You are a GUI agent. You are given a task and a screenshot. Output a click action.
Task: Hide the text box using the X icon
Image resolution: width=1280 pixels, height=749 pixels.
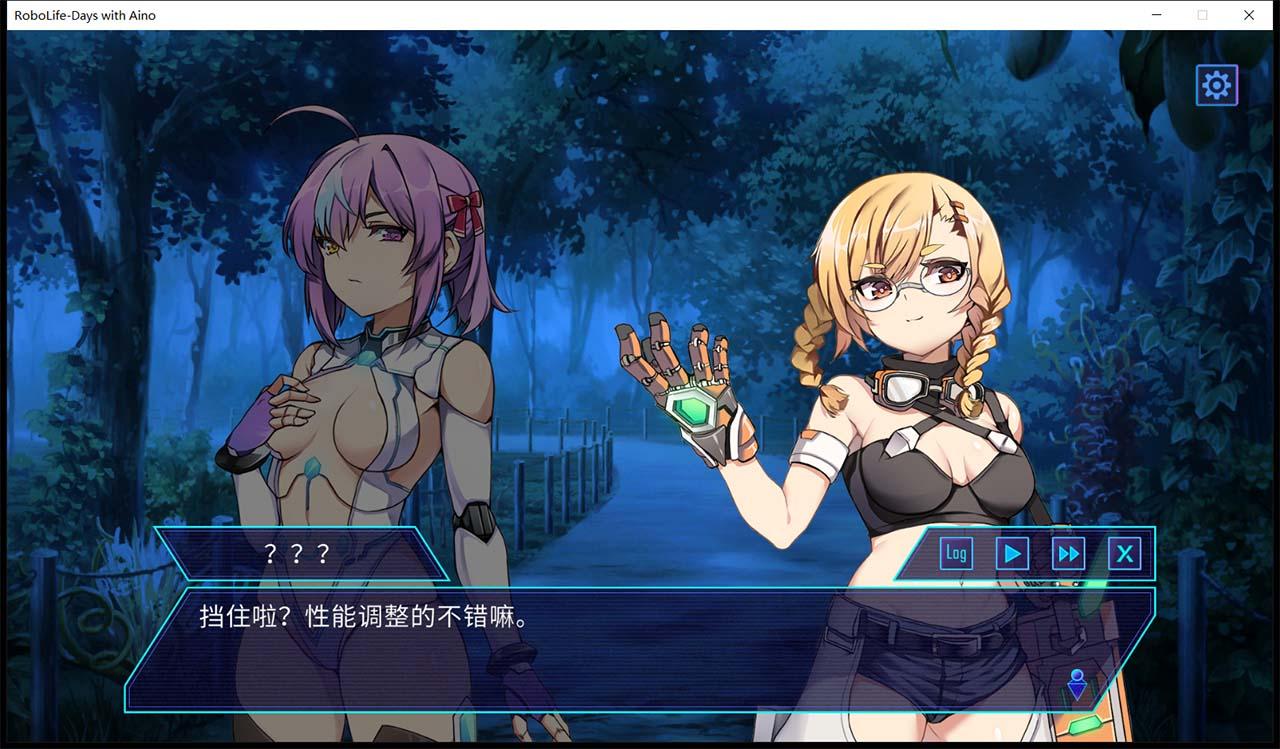coord(1125,552)
